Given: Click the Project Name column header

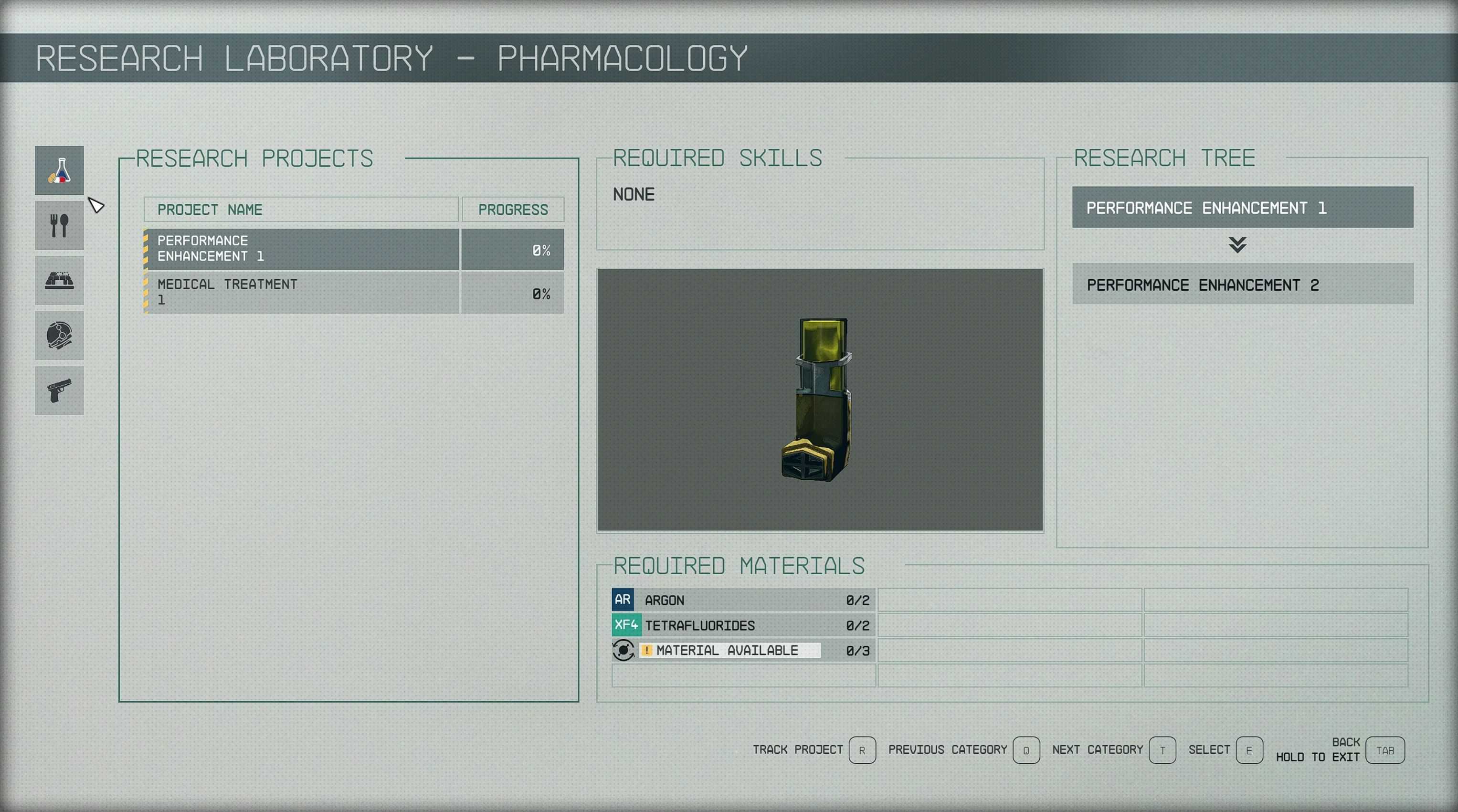Looking at the screenshot, I should coord(301,210).
